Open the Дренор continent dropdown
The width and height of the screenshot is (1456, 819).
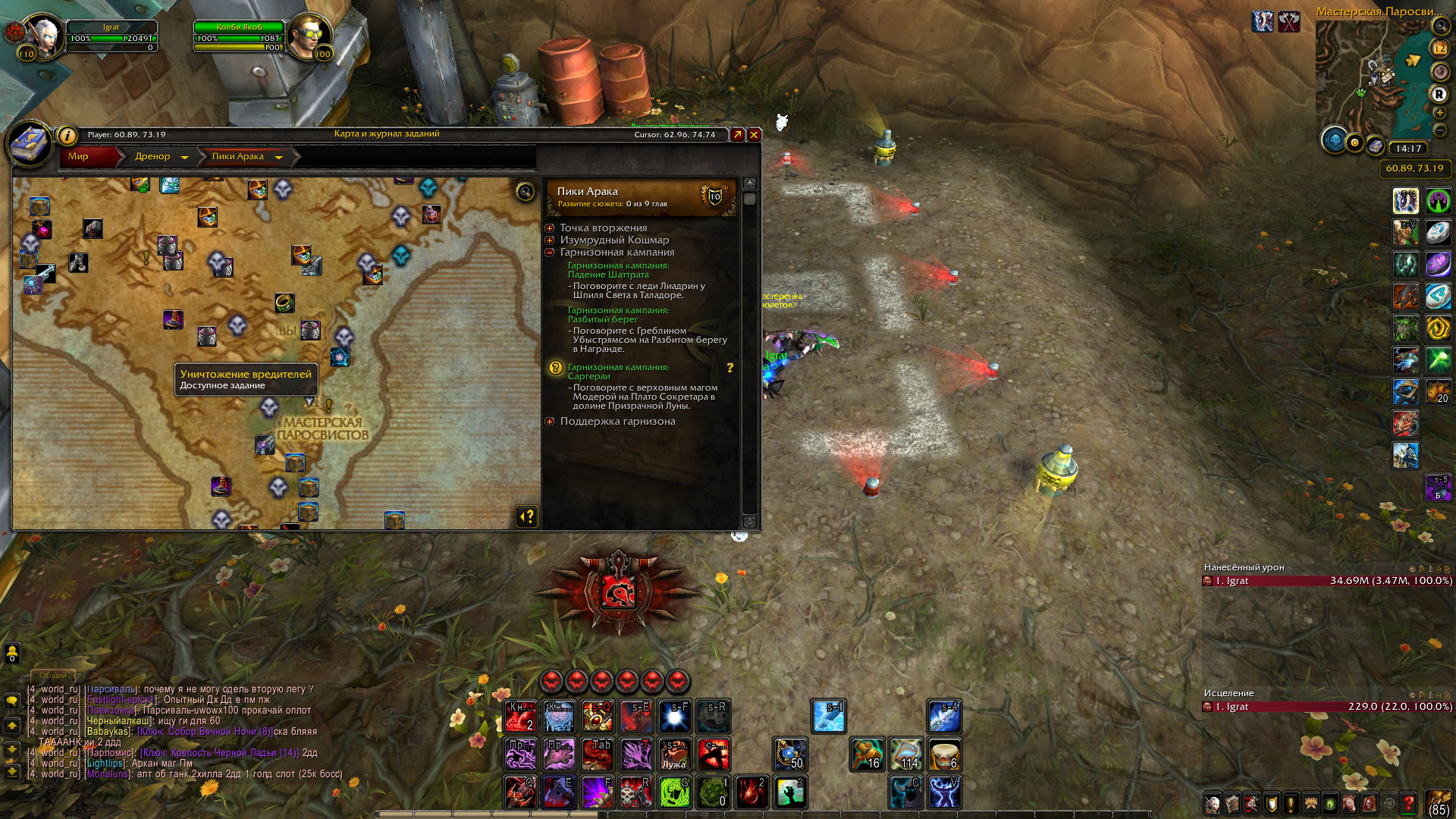pyautogui.click(x=184, y=157)
